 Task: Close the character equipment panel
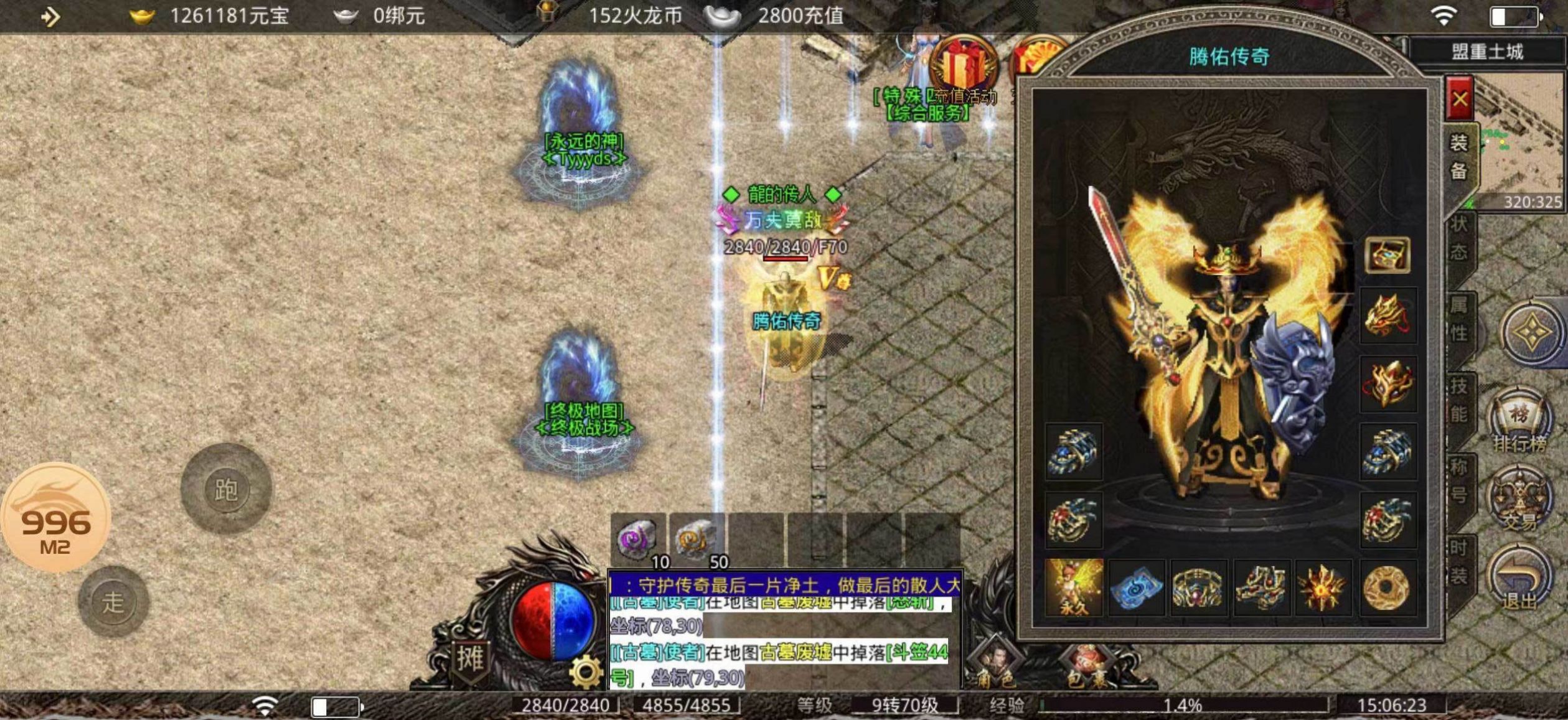pos(1460,100)
